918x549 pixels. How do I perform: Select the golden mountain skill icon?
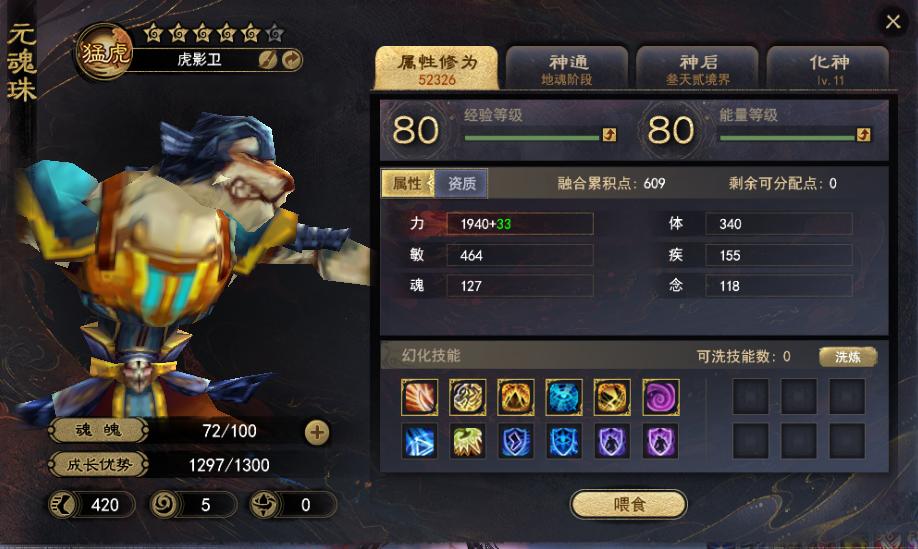pyautogui.click(x=515, y=397)
